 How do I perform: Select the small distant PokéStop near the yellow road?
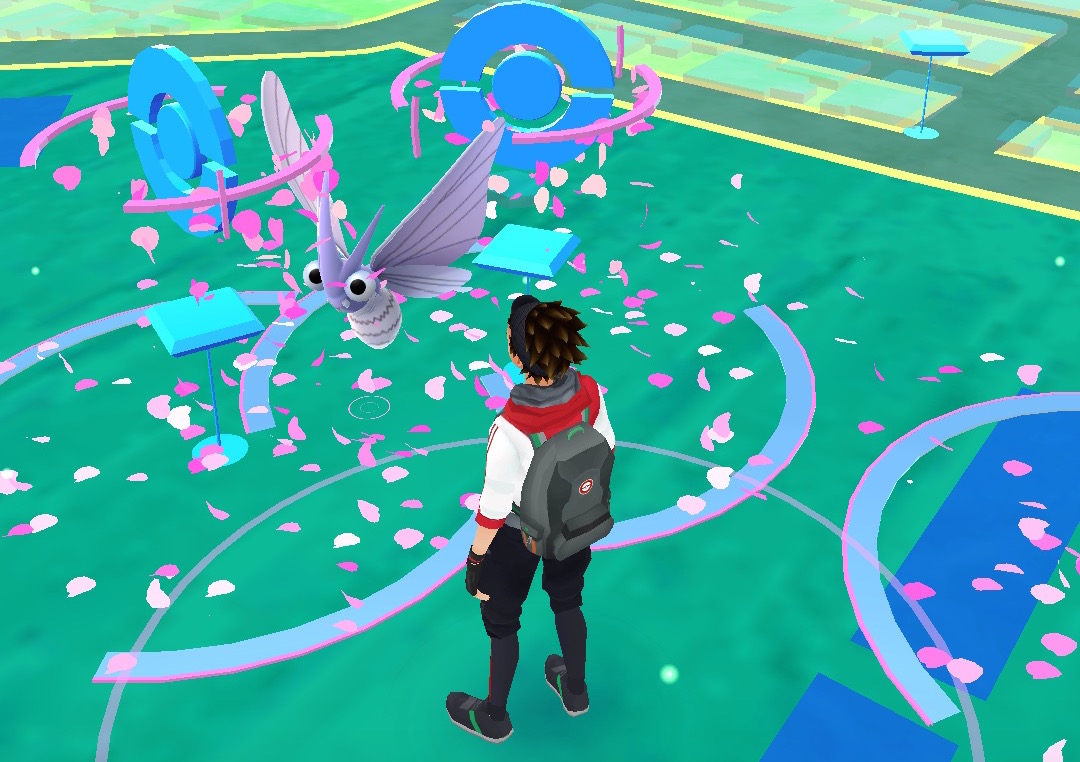pyautogui.click(x=933, y=43)
